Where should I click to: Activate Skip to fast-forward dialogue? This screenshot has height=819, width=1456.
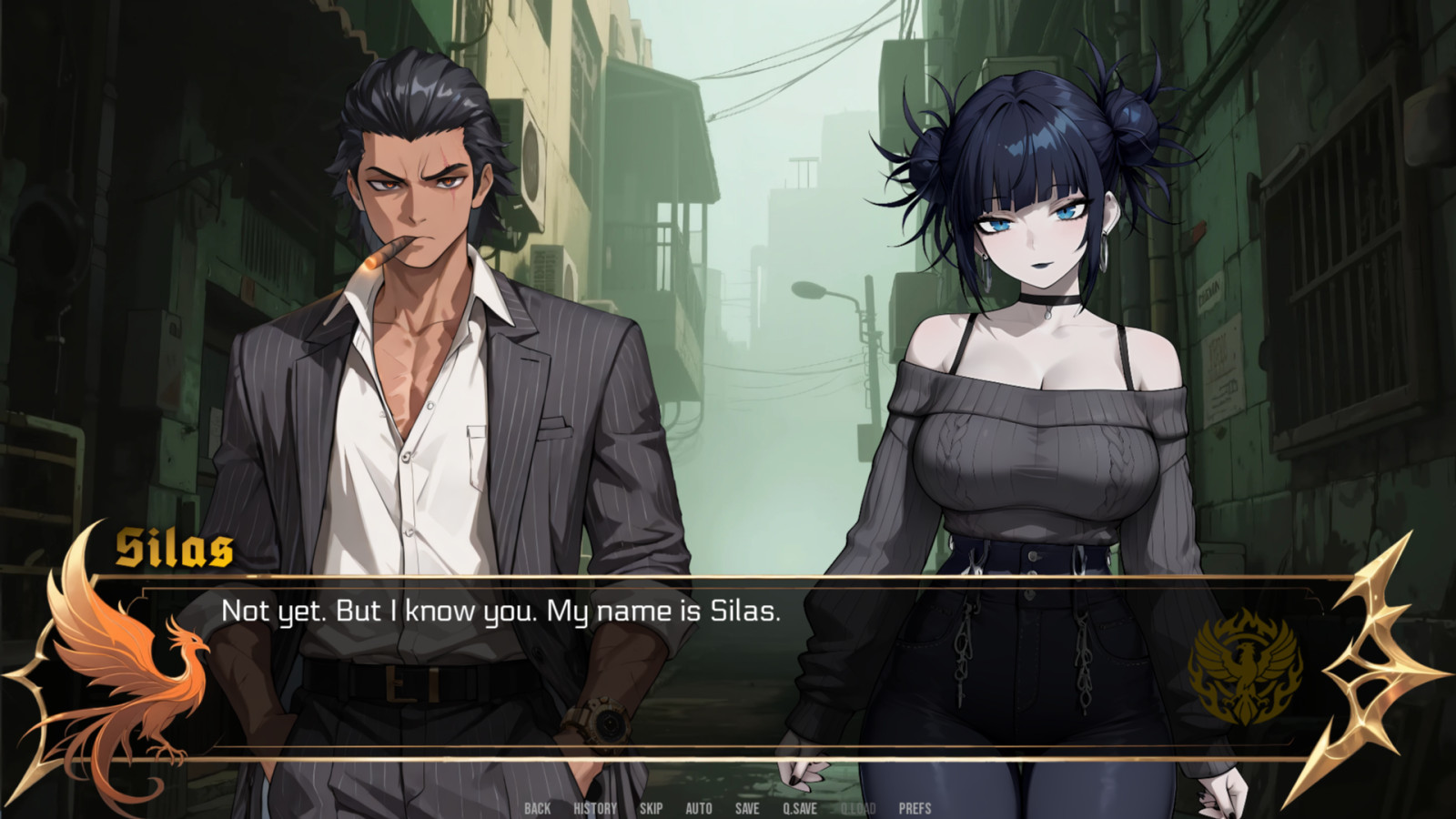pyautogui.click(x=651, y=808)
